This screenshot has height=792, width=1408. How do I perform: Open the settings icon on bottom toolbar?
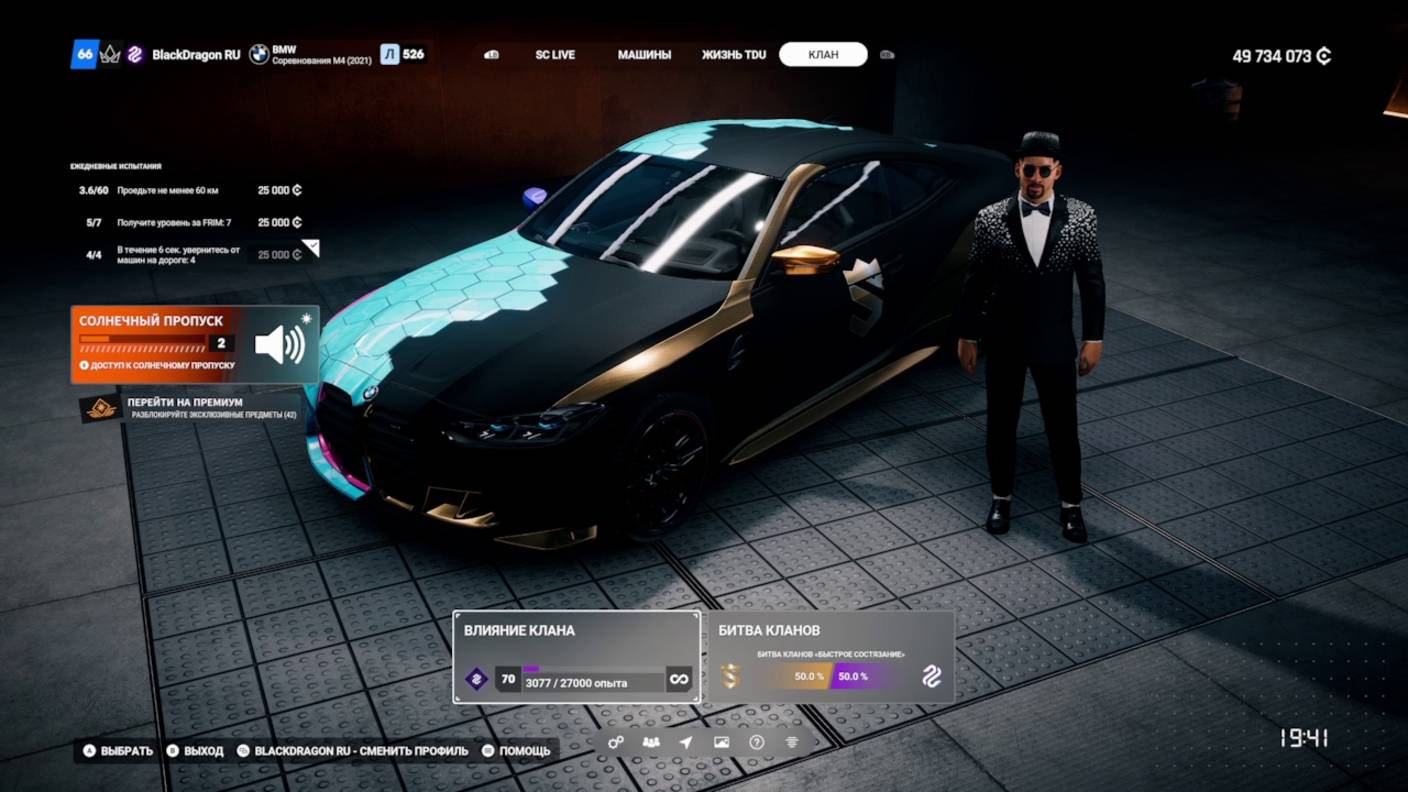point(616,742)
